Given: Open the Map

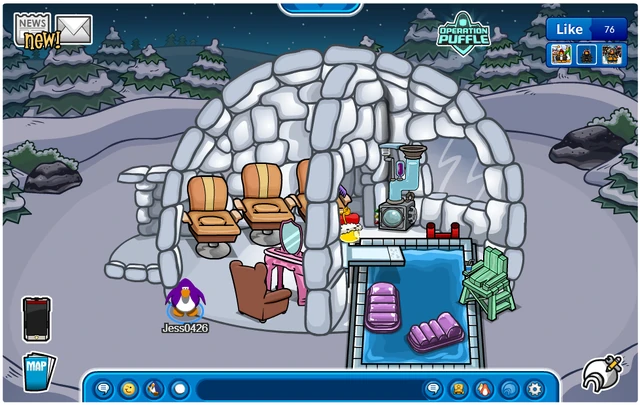Looking at the screenshot, I should pos(37,370).
